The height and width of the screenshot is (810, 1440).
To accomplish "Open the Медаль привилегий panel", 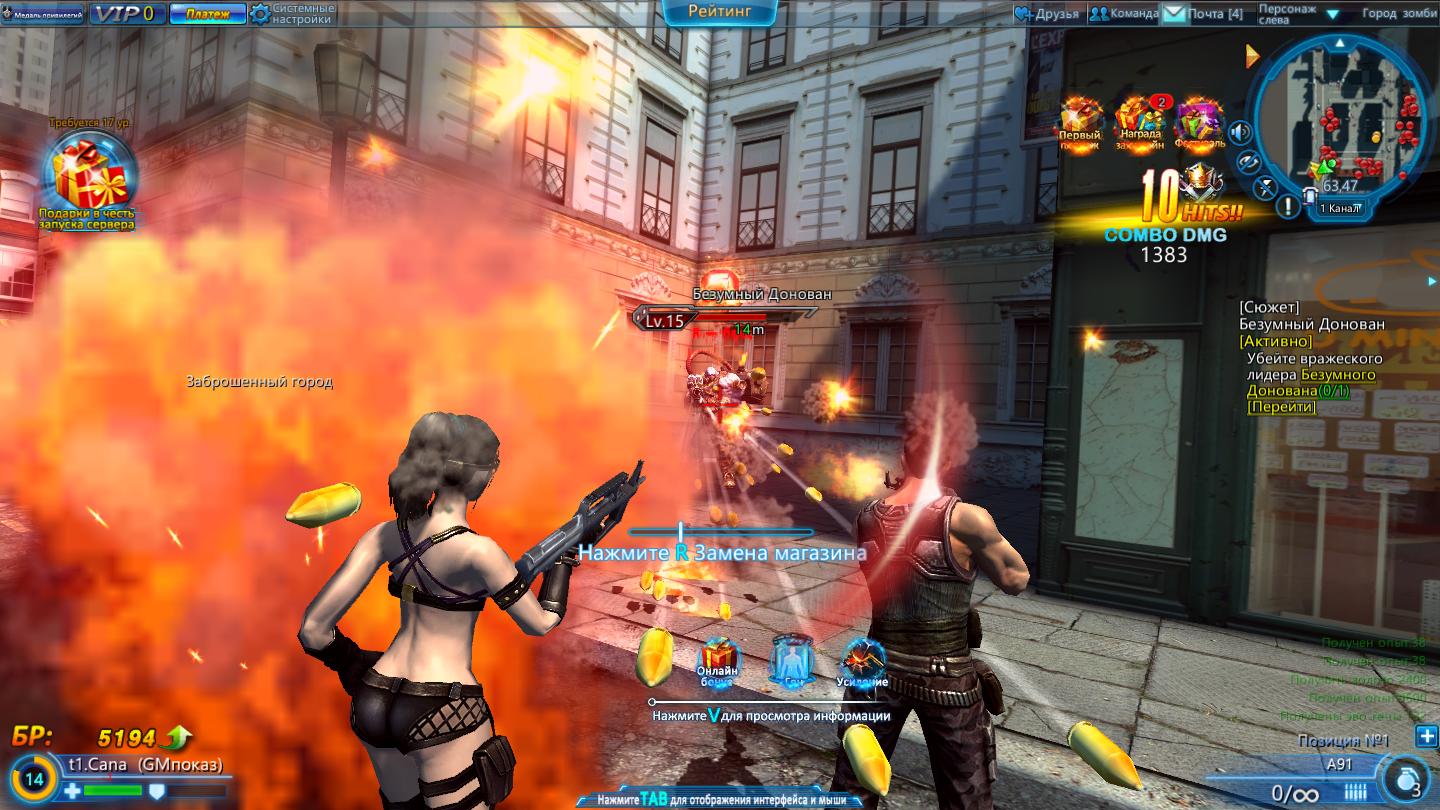I will tap(43, 14).
